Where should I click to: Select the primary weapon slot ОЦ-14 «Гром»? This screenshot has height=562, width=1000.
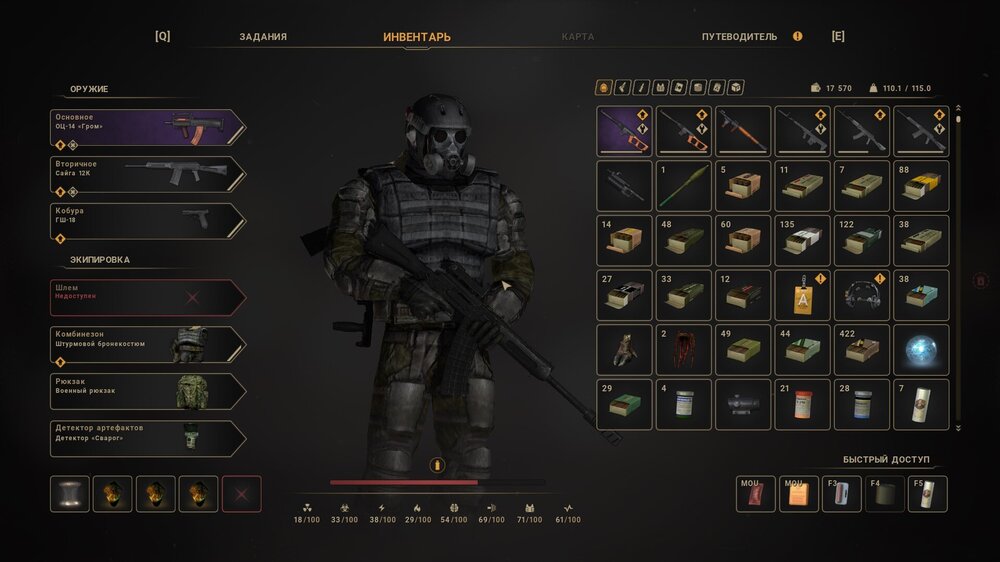[147, 127]
